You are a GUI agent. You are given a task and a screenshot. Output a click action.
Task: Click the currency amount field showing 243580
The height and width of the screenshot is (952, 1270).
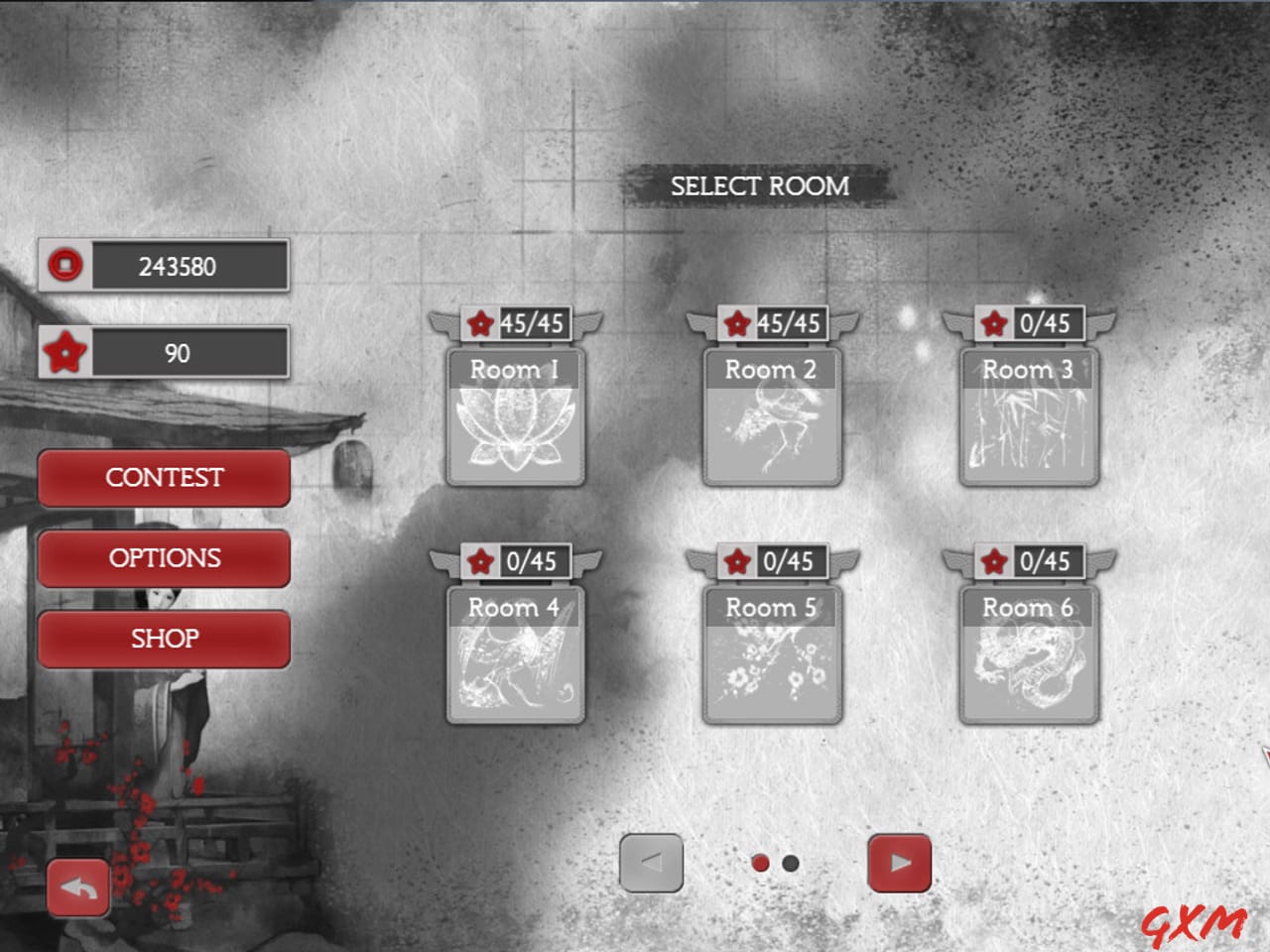(189, 266)
